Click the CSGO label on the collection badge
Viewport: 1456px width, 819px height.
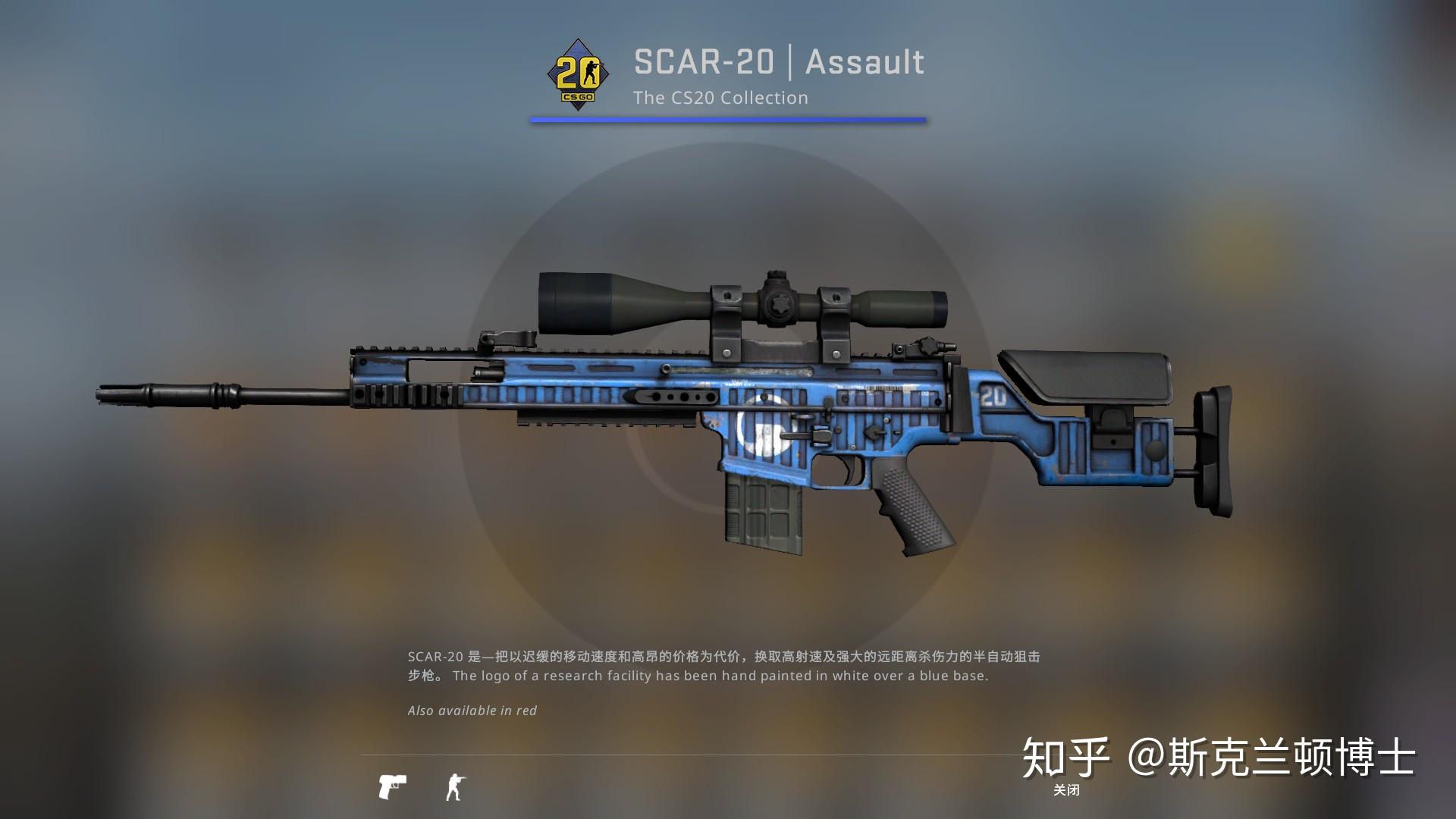578,97
